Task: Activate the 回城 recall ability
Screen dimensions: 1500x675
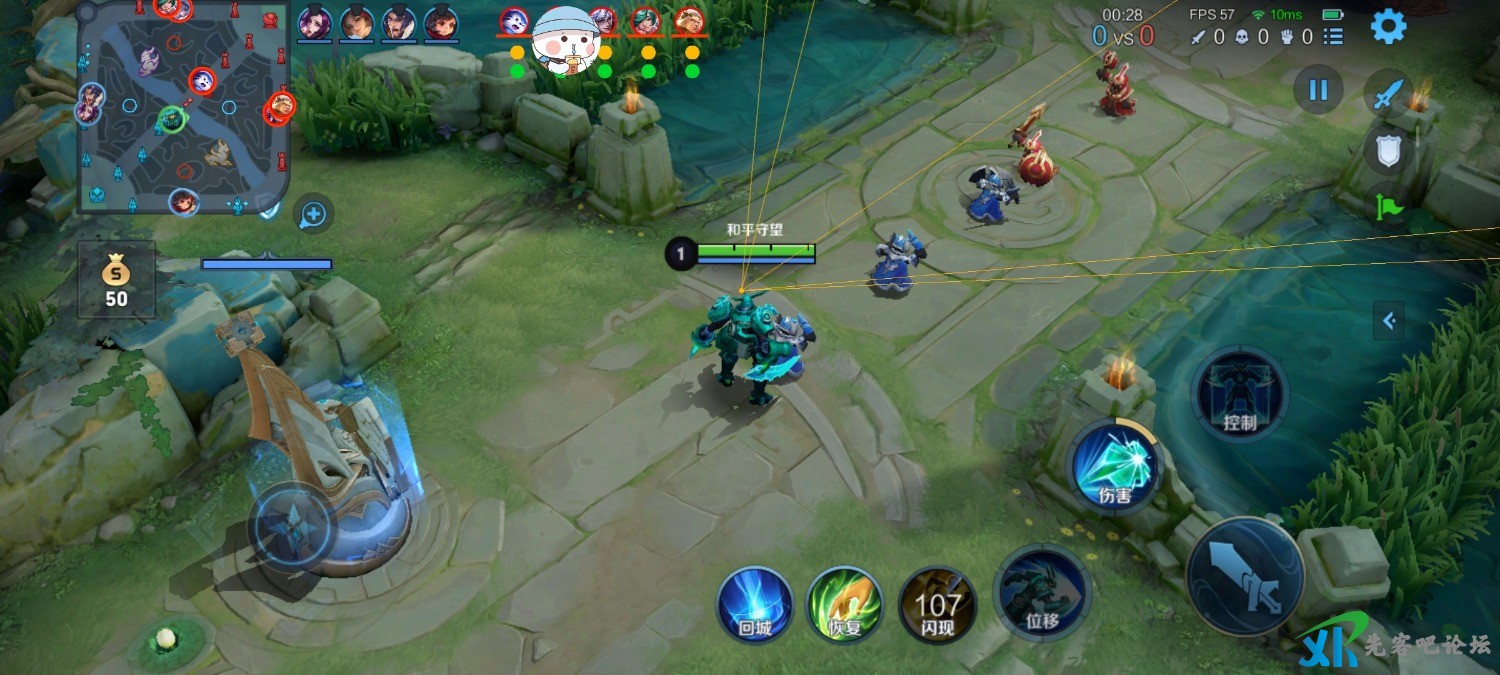Action: (x=755, y=604)
